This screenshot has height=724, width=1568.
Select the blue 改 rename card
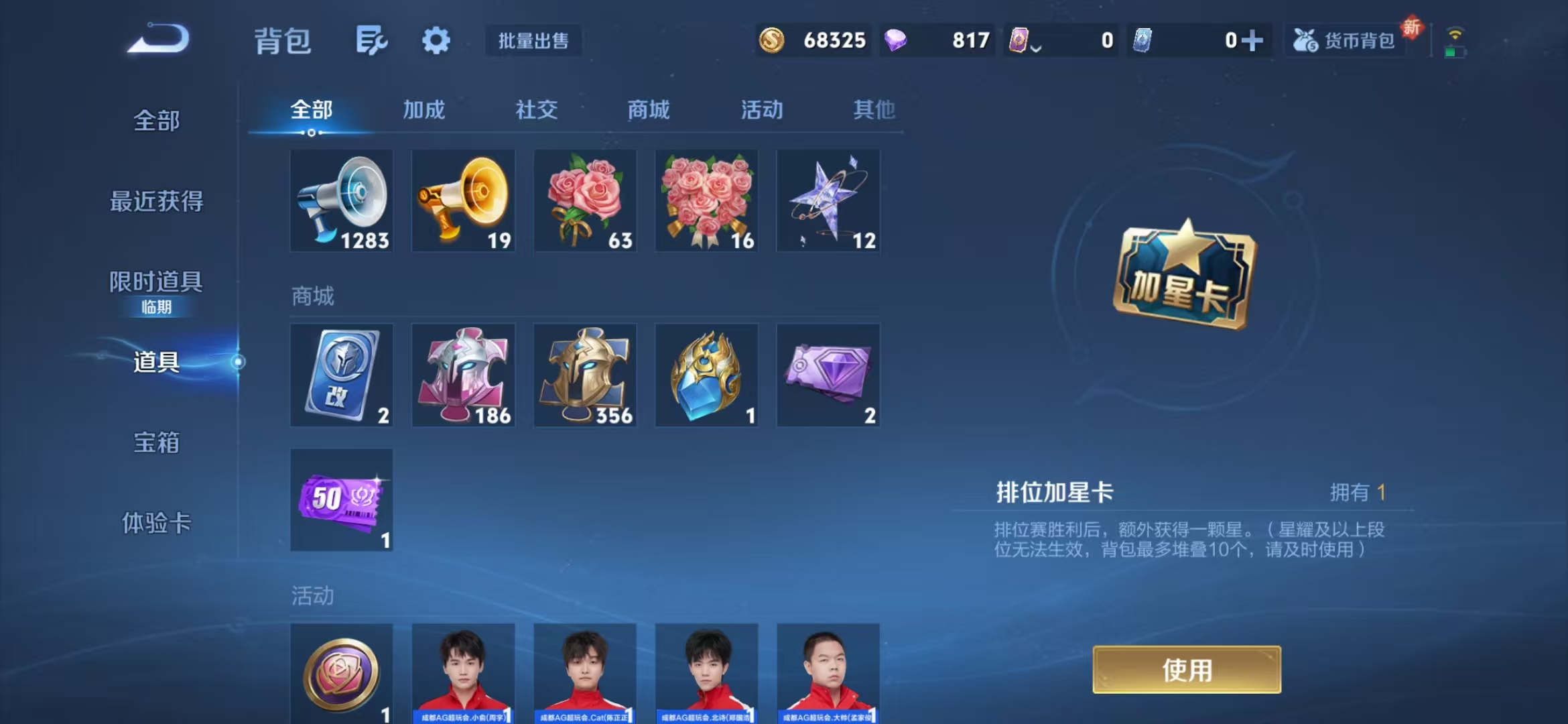click(x=341, y=375)
